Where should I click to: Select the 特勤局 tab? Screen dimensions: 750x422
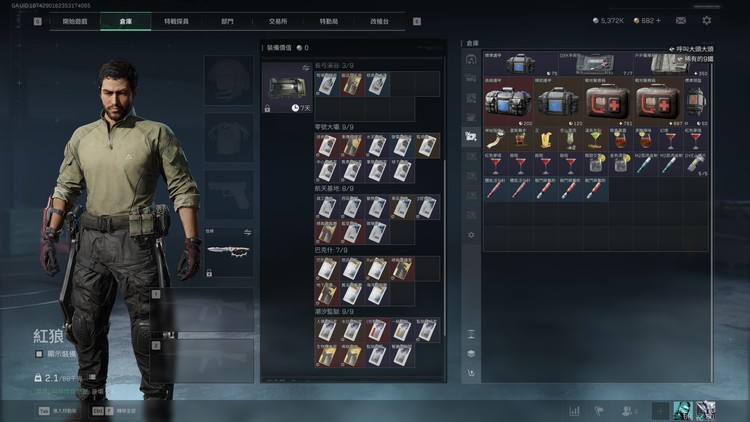[332, 20]
